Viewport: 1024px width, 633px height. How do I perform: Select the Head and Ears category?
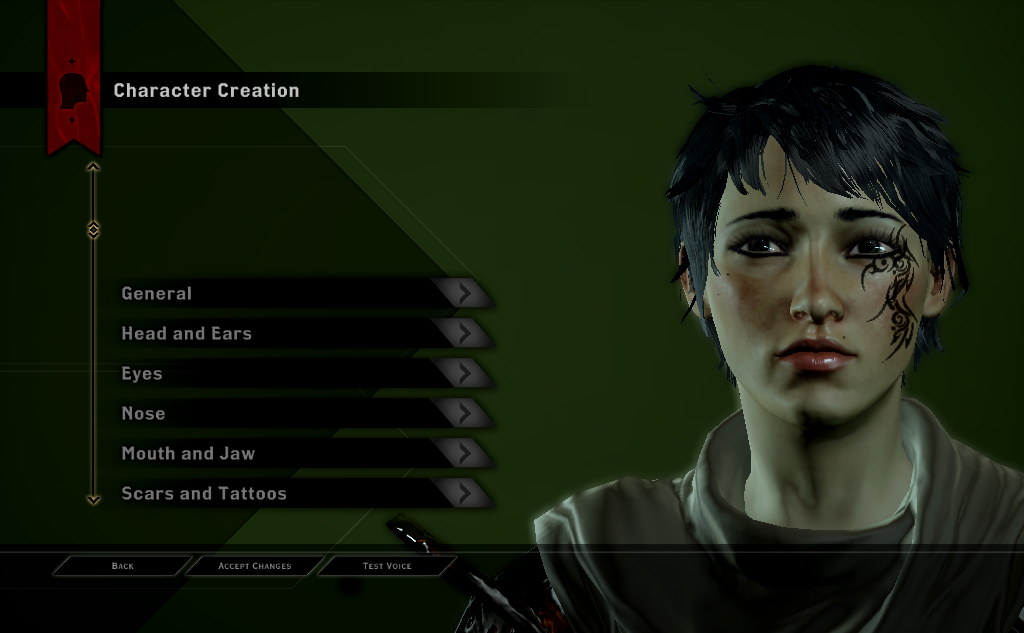[300, 333]
